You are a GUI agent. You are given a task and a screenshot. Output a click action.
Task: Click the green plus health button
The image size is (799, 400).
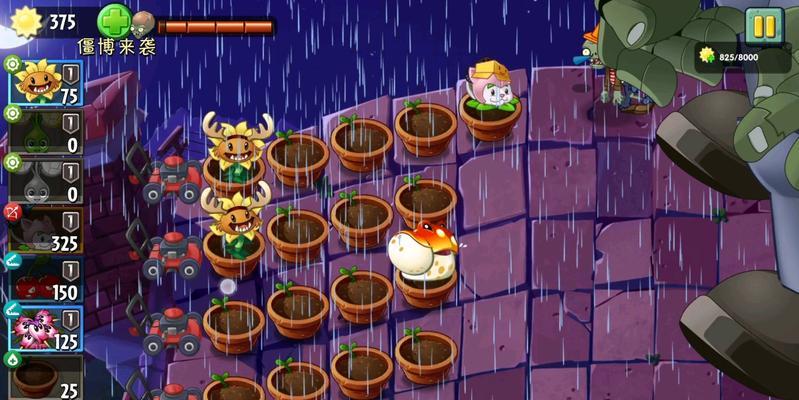click(x=114, y=21)
